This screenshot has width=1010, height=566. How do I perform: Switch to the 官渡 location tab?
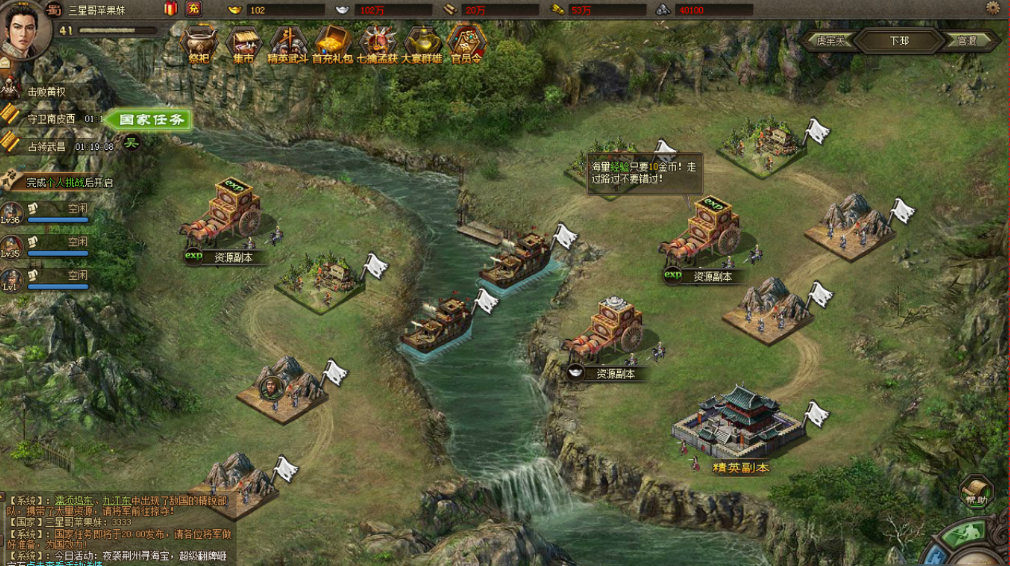966,41
